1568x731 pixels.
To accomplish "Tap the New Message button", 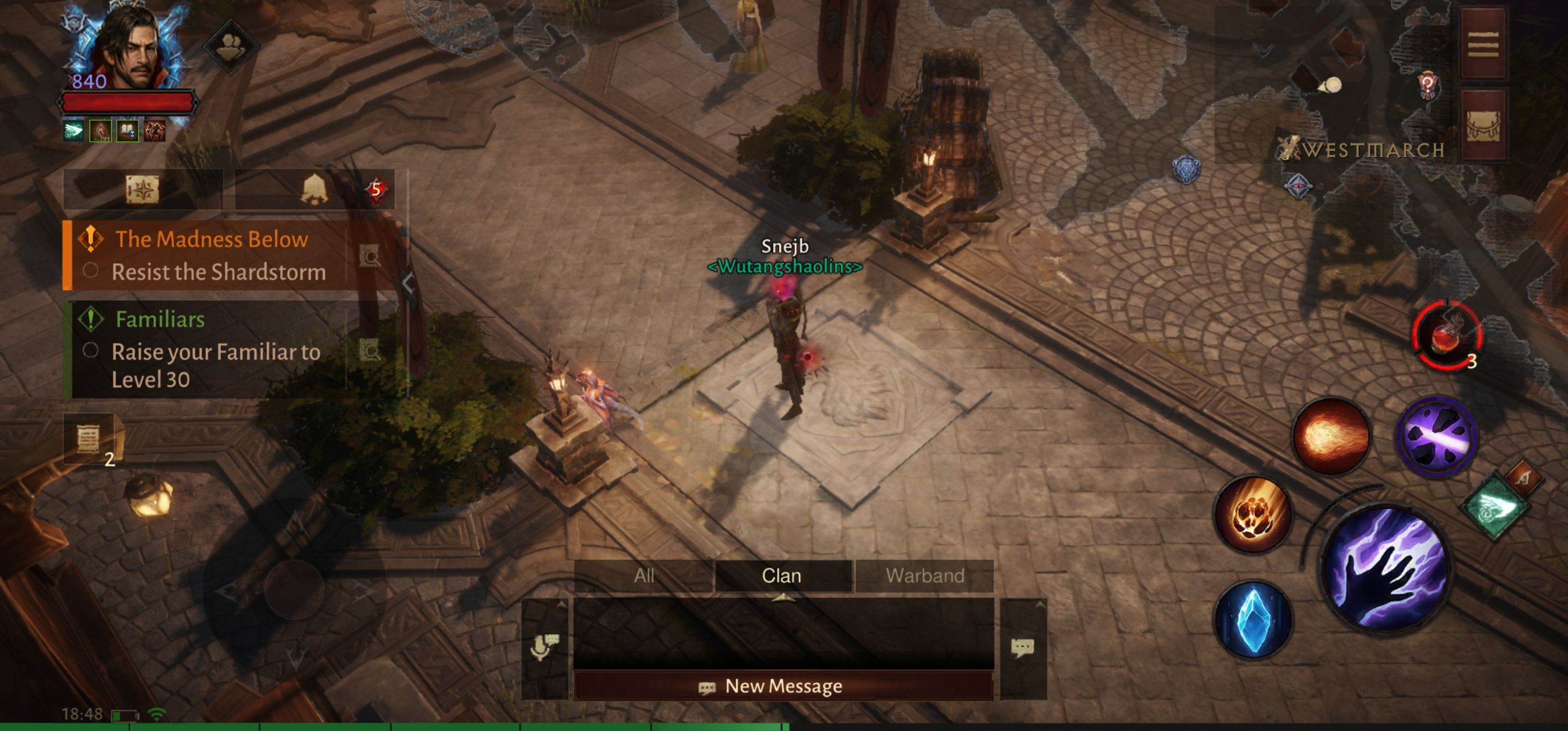I will pos(783,686).
